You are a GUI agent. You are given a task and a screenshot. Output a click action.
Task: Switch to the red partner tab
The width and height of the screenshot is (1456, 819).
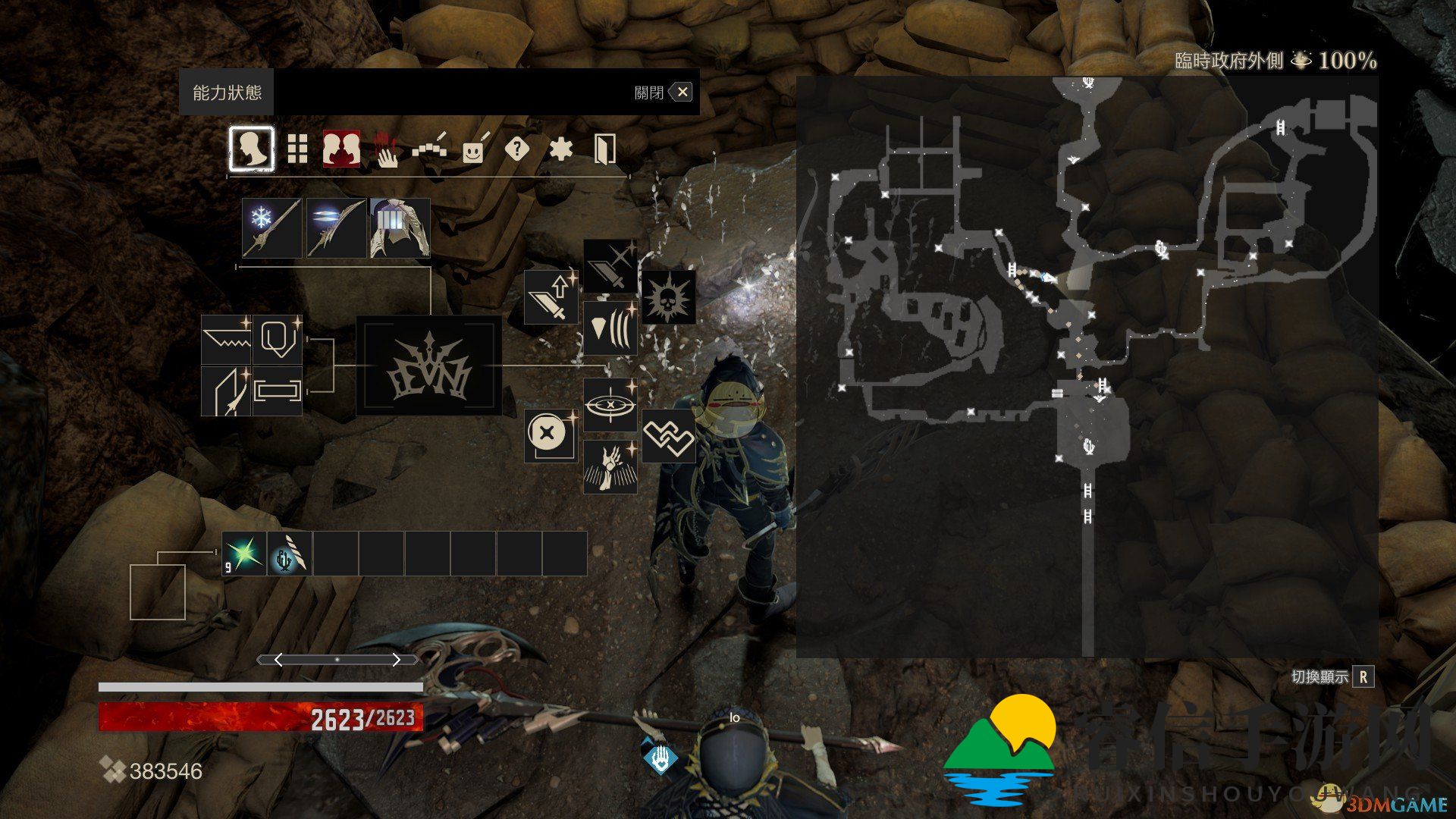[341, 149]
